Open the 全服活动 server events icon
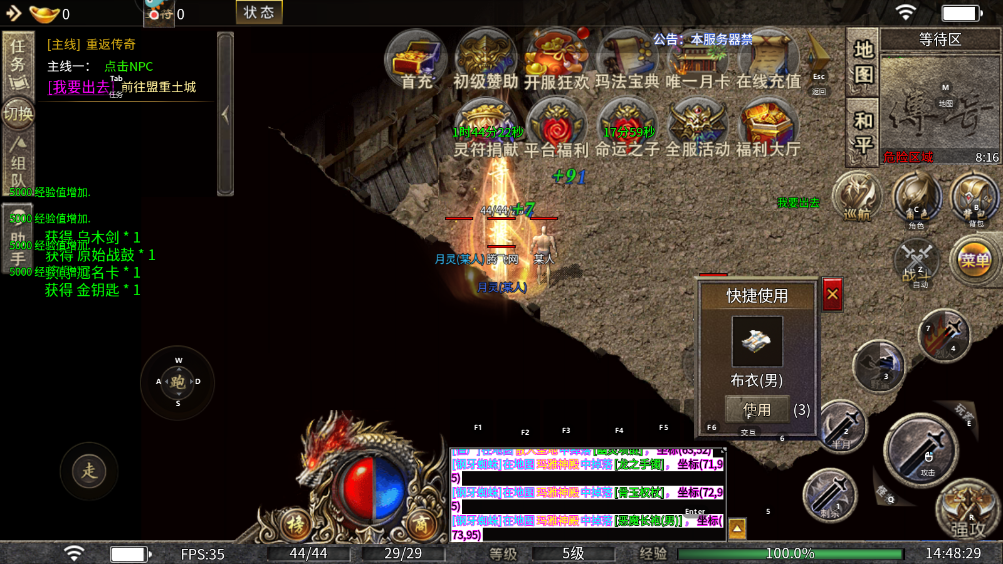The image size is (1003, 564). (698, 129)
